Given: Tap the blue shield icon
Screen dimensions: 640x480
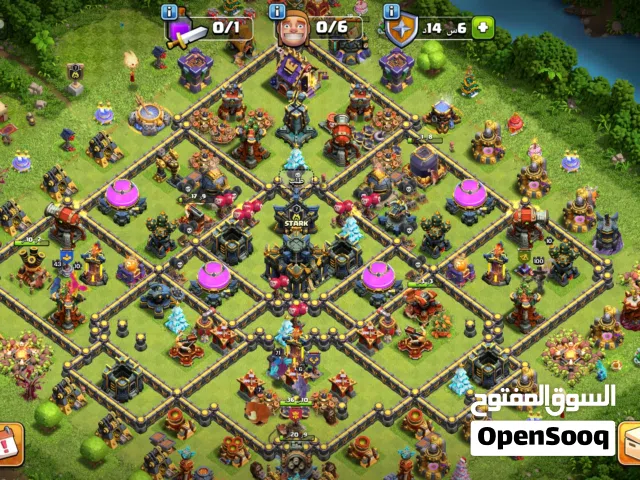Looking at the screenshot, I should 403,30.
